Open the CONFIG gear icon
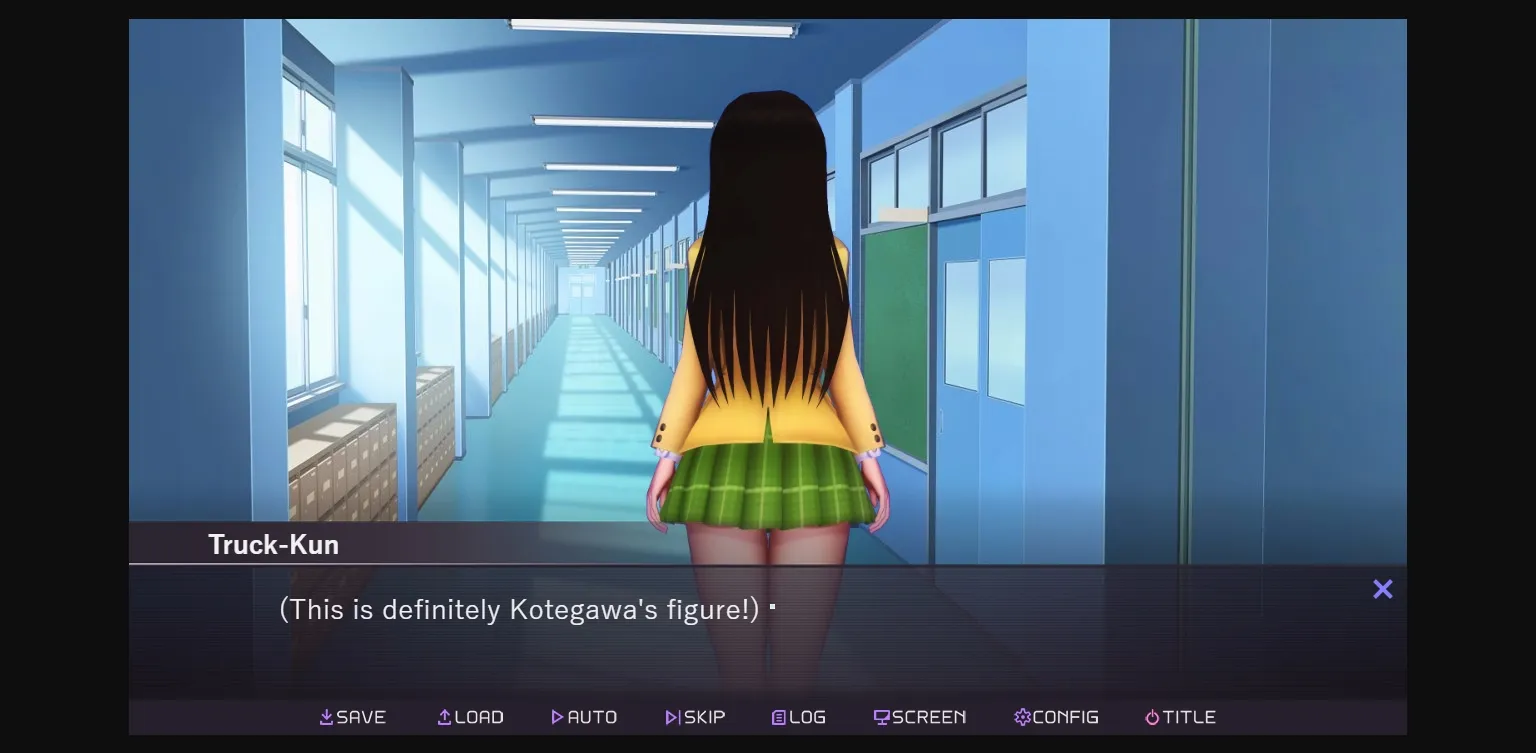 click(x=1021, y=716)
